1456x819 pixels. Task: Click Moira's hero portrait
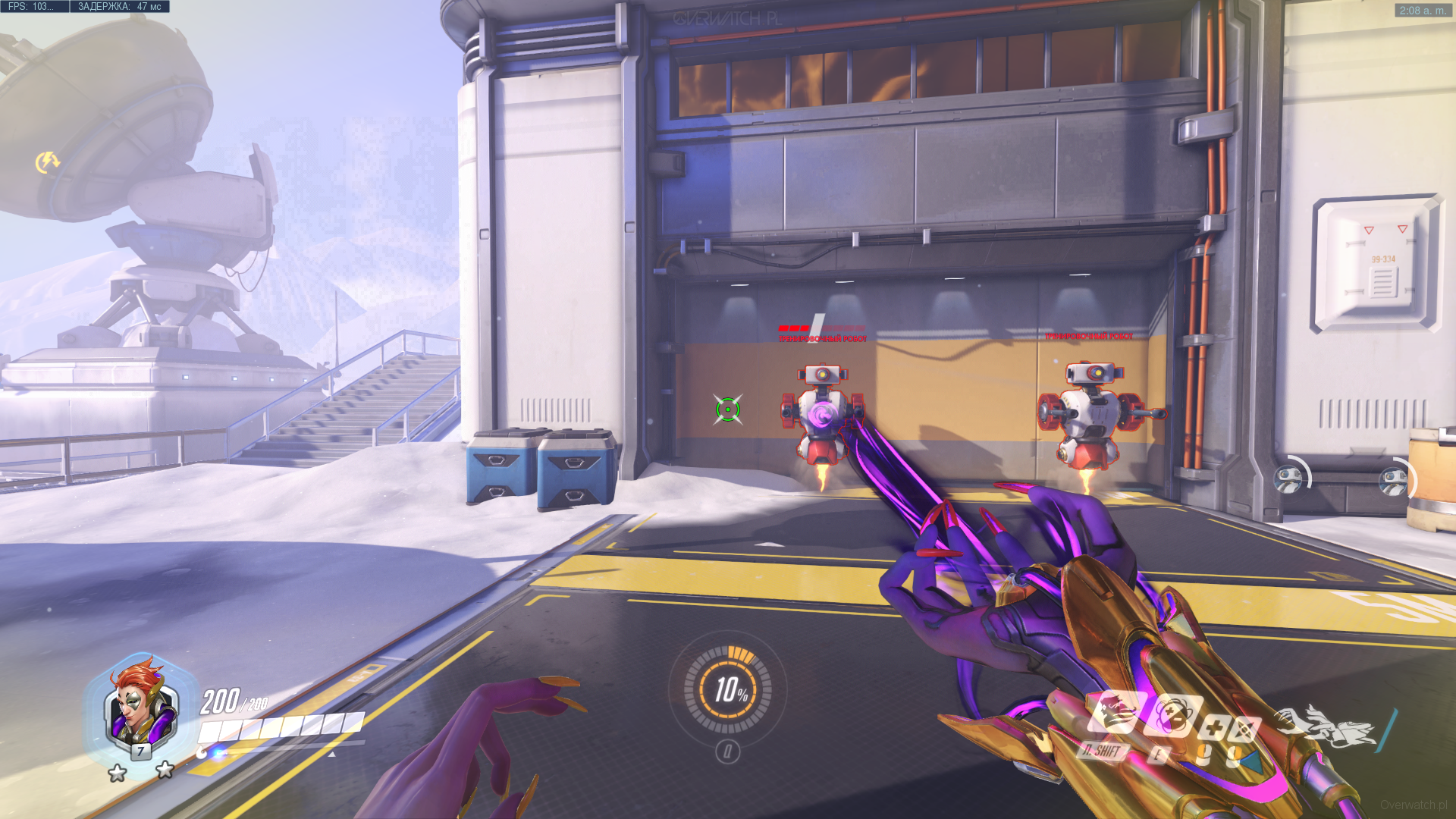tap(141, 709)
